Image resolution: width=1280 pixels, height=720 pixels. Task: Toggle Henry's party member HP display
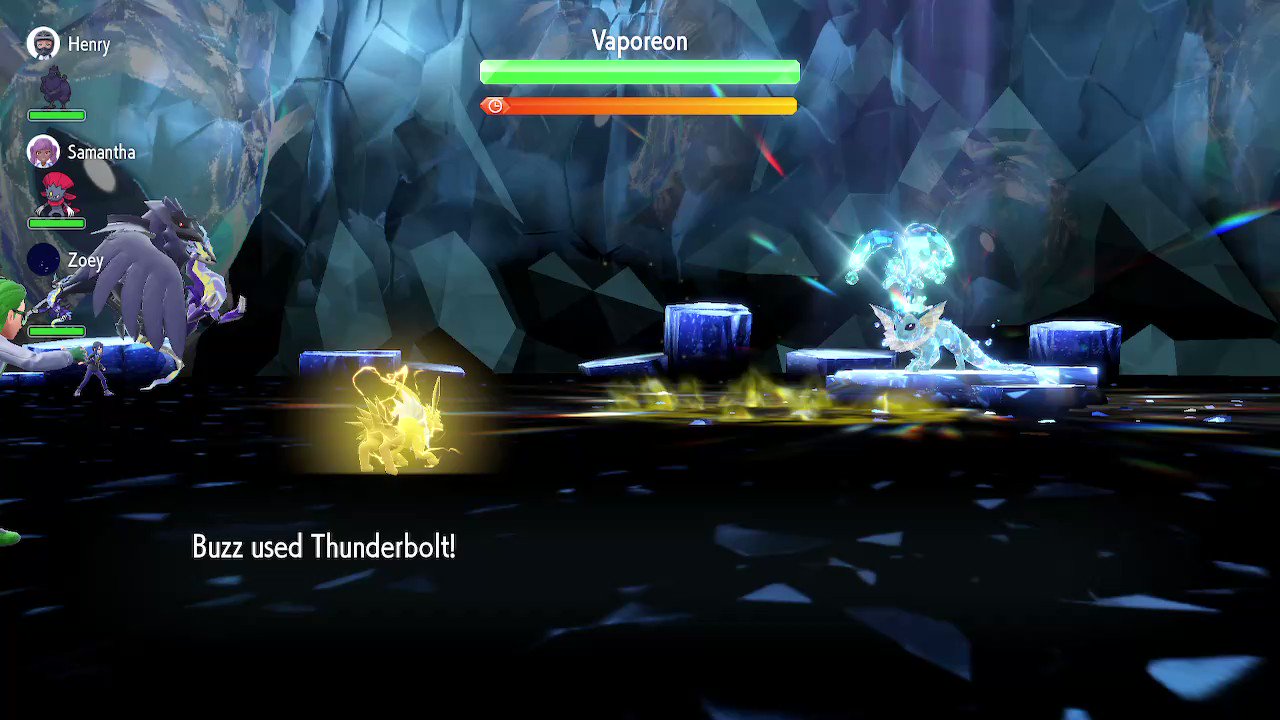(57, 114)
